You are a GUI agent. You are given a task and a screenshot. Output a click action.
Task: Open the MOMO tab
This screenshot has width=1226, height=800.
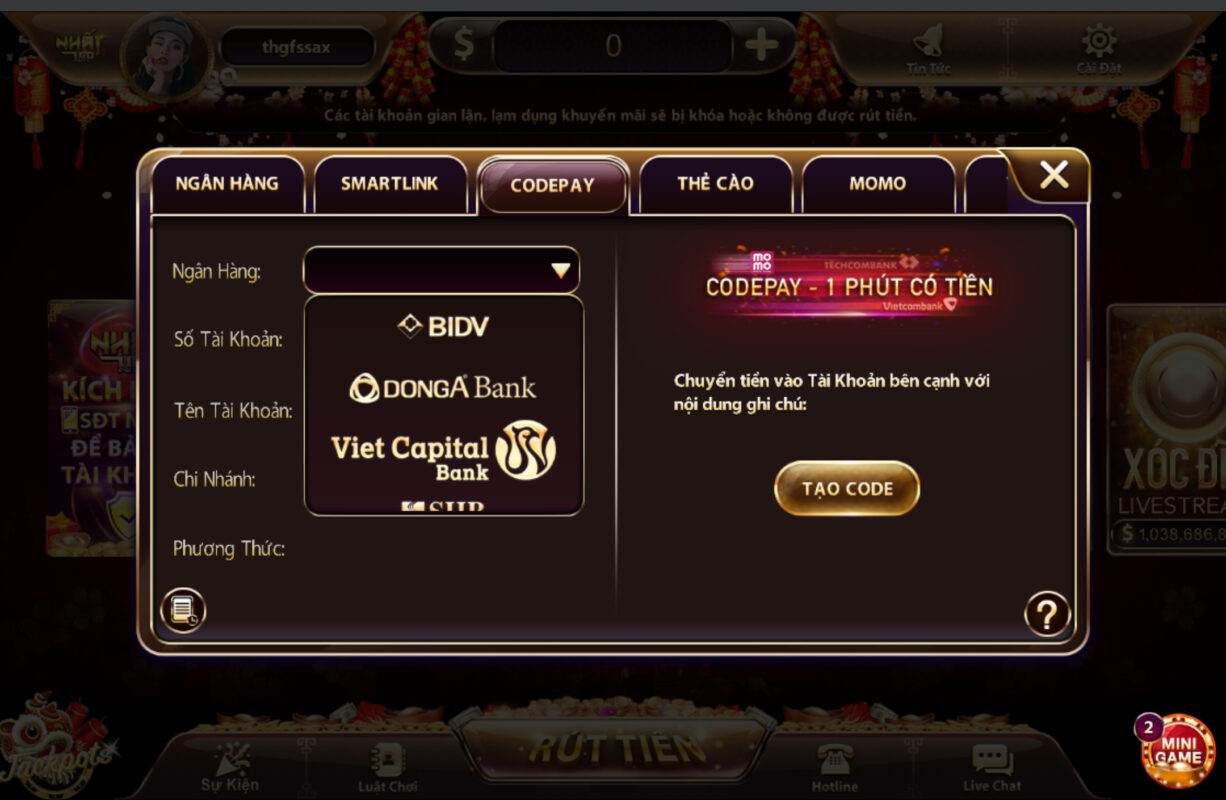click(x=877, y=184)
